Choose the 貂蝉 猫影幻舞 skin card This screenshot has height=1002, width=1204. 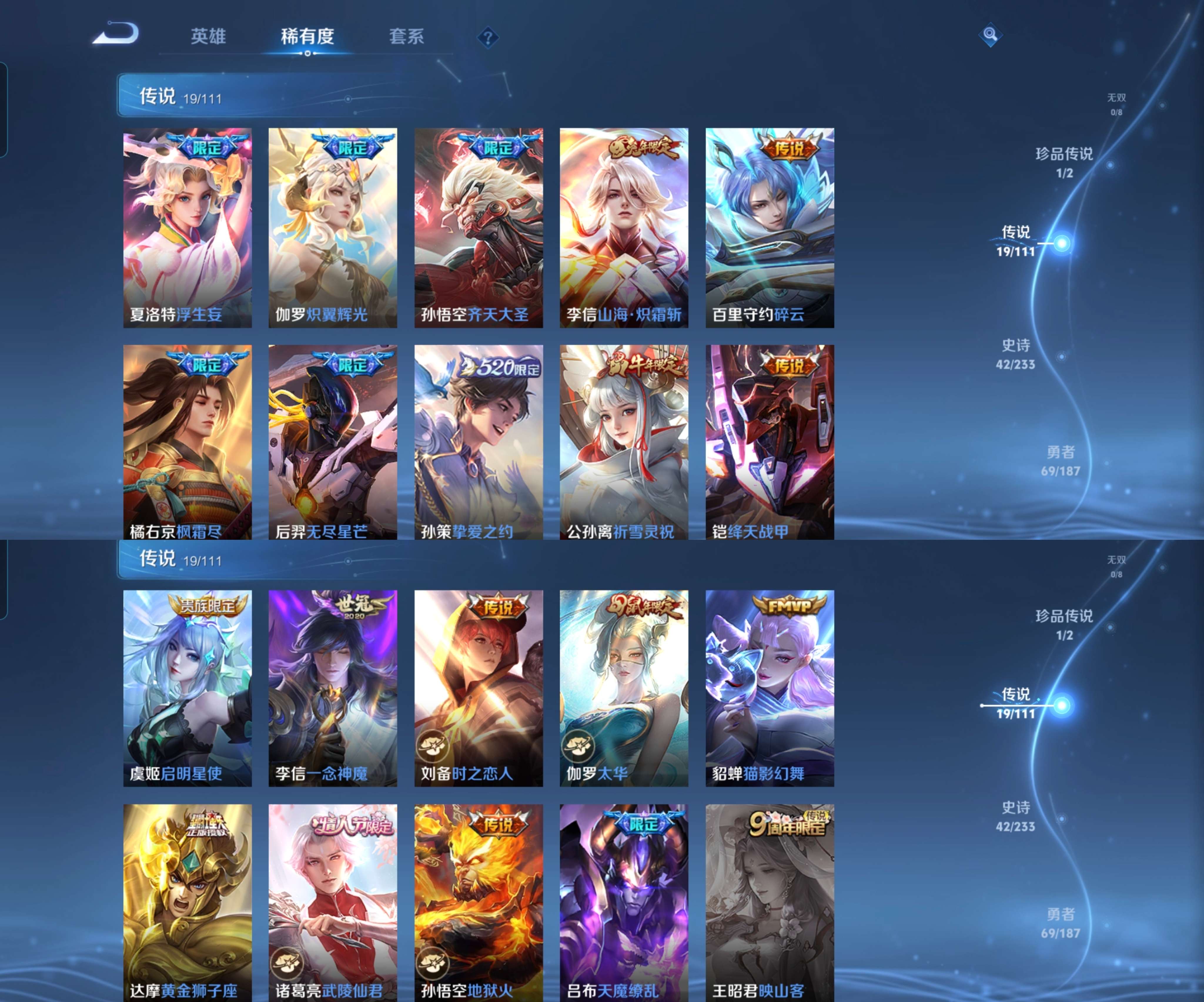click(x=770, y=688)
